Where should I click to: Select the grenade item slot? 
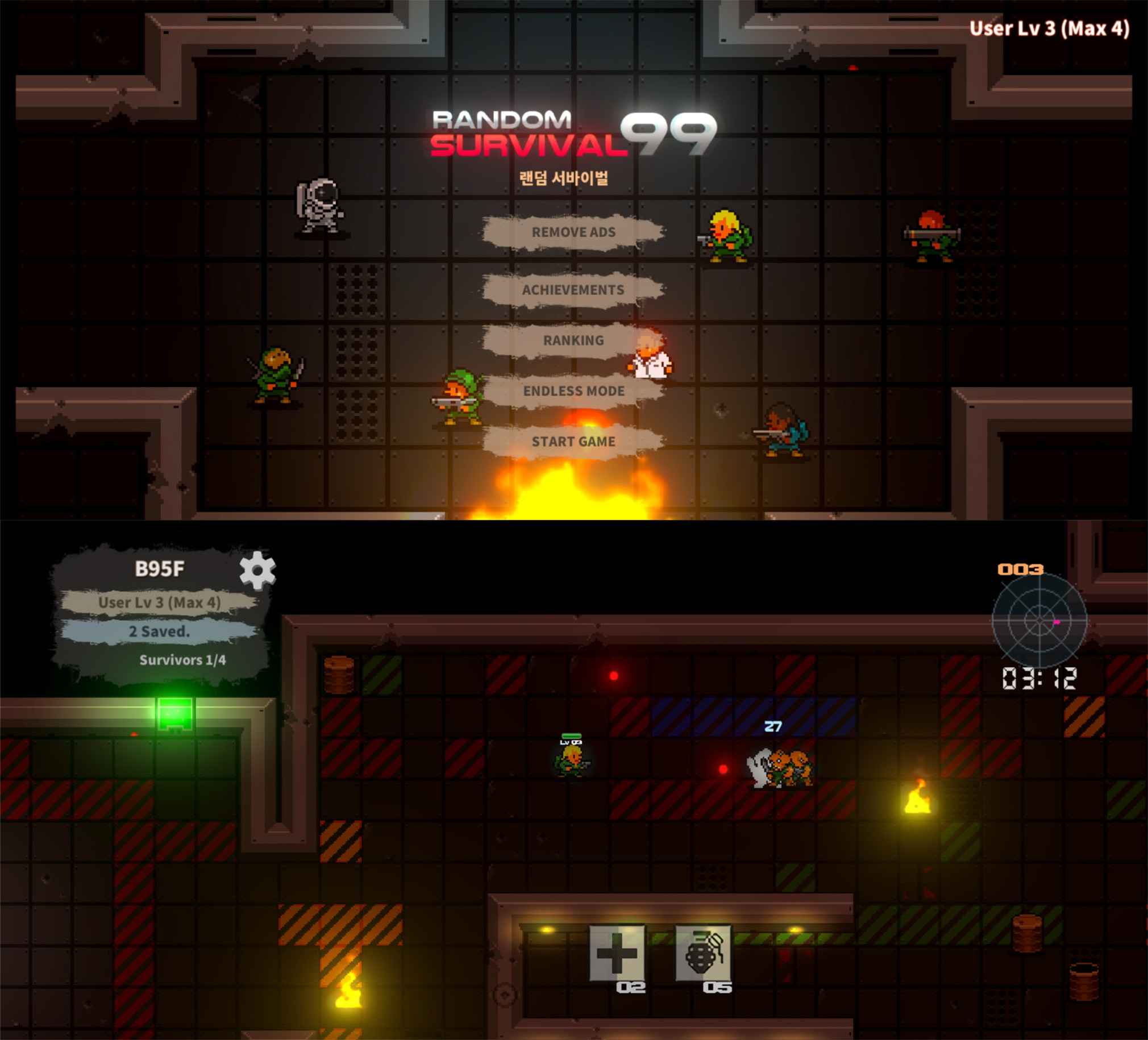[x=702, y=952]
